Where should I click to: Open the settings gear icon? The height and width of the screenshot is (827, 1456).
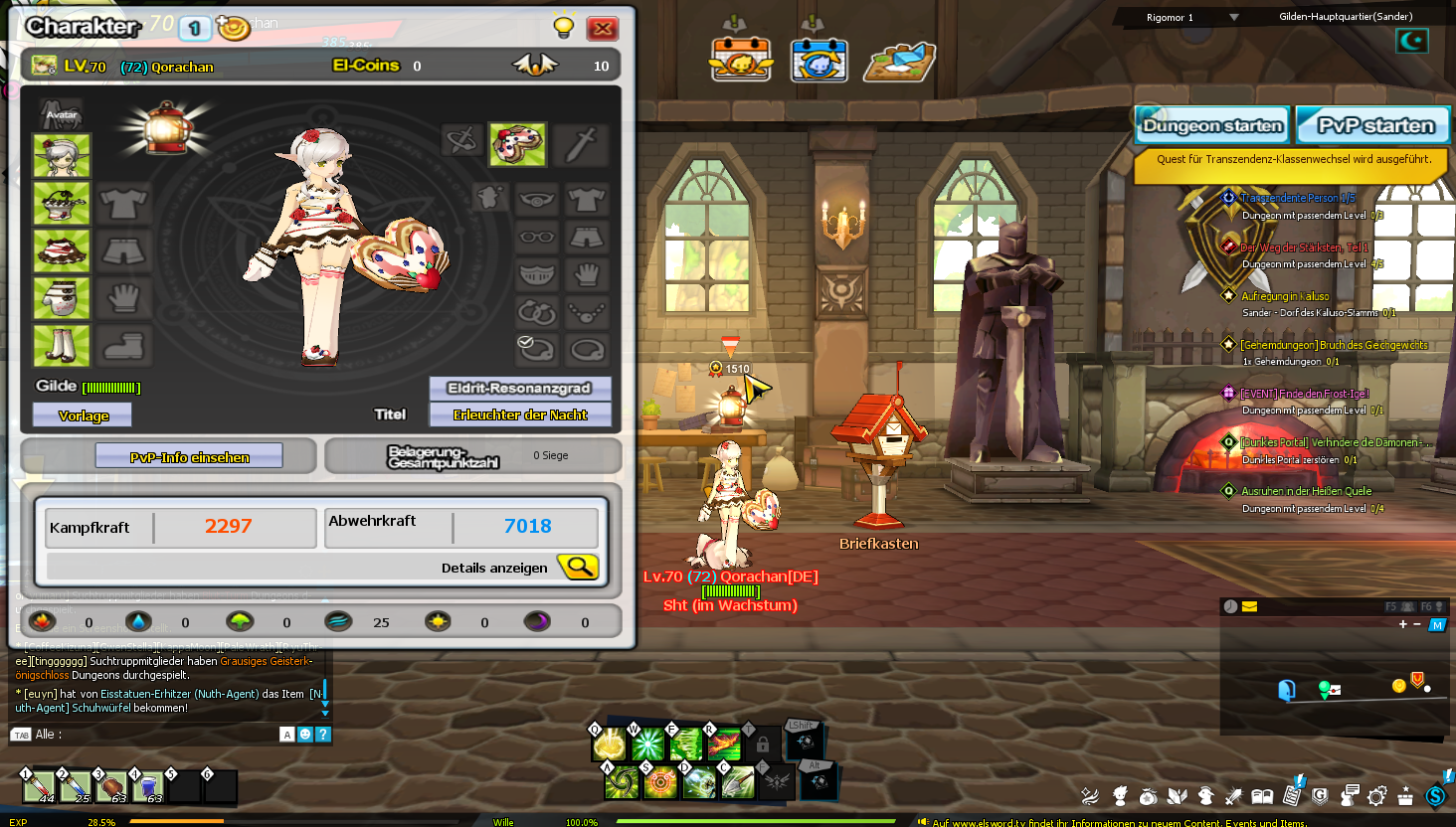tap(1376, 796)
